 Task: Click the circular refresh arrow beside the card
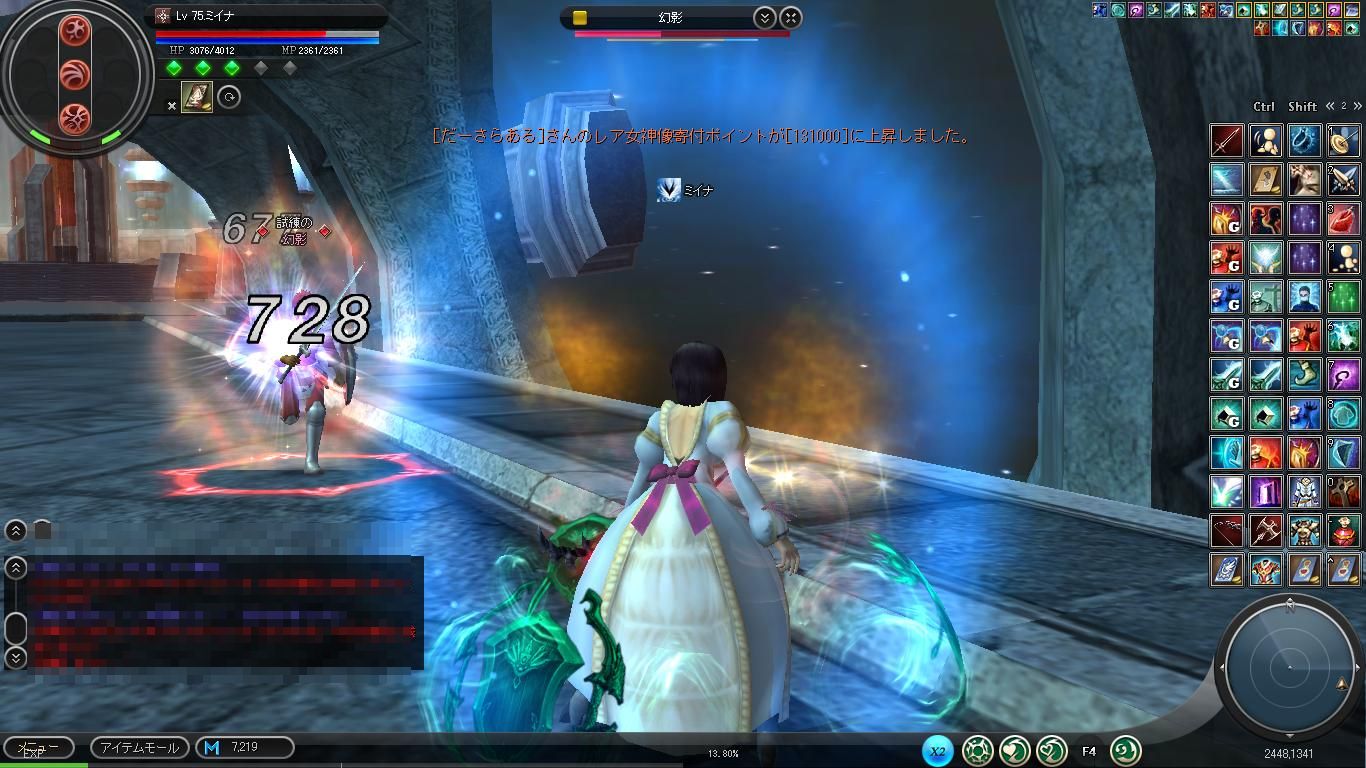pos(229,97)
